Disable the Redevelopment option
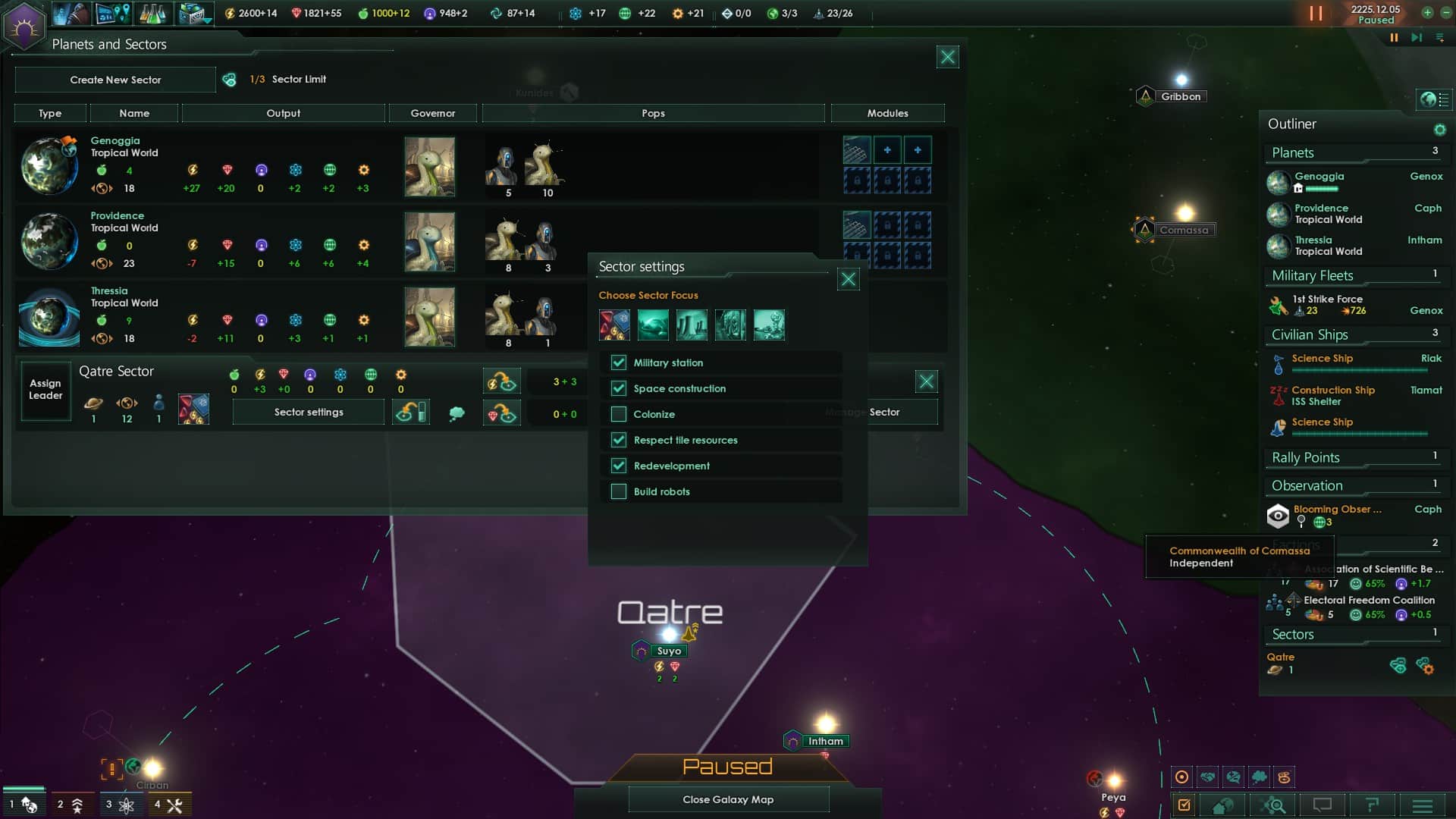The width and height of the screenshot is (1456, 819). [619, 466]
